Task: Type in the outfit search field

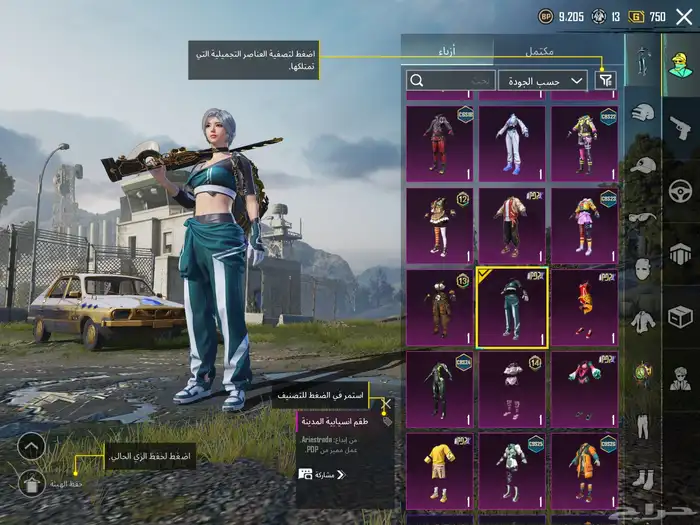Action: point(452,80)
